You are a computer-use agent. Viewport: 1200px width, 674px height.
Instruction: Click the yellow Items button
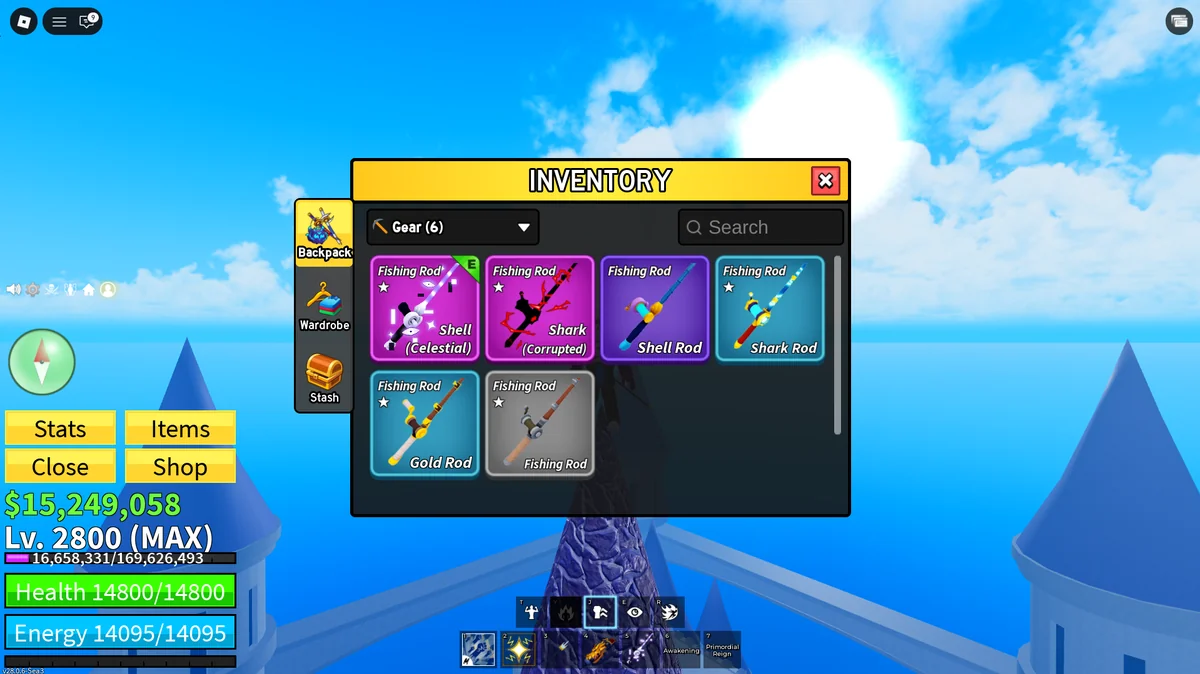(180, 429)
